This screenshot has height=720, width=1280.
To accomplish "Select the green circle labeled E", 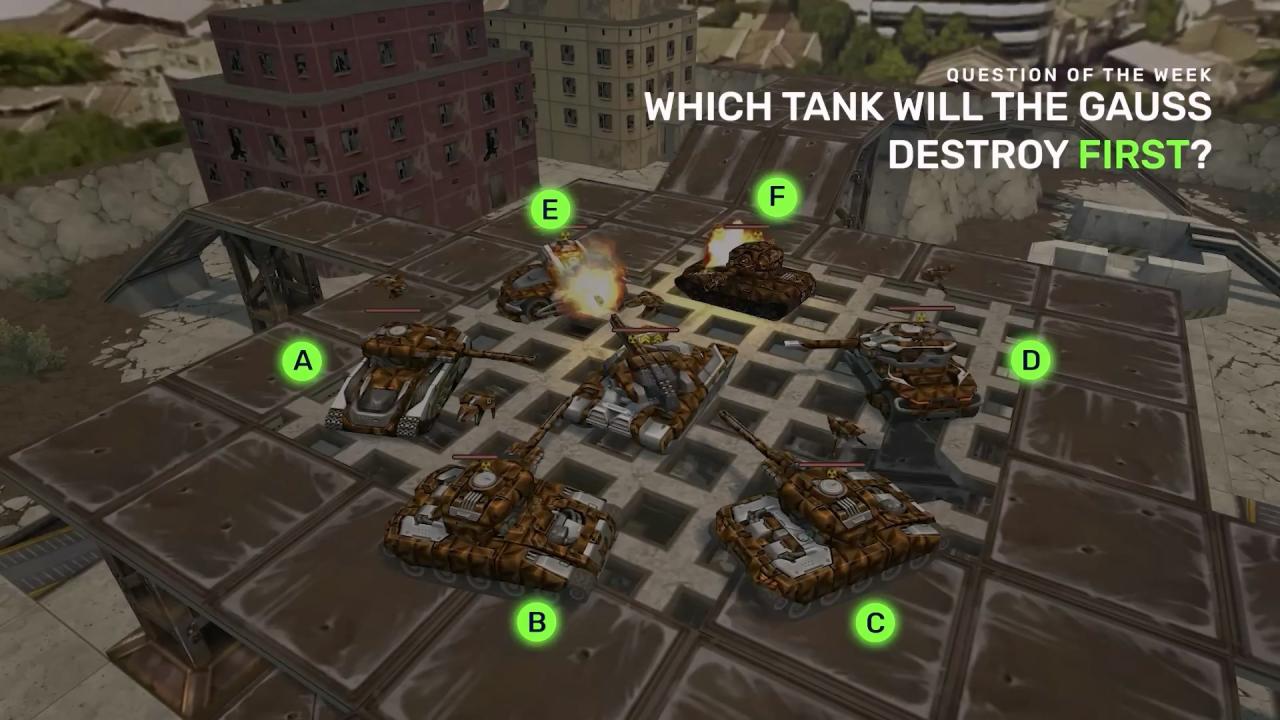I will [x=550, y=210].
